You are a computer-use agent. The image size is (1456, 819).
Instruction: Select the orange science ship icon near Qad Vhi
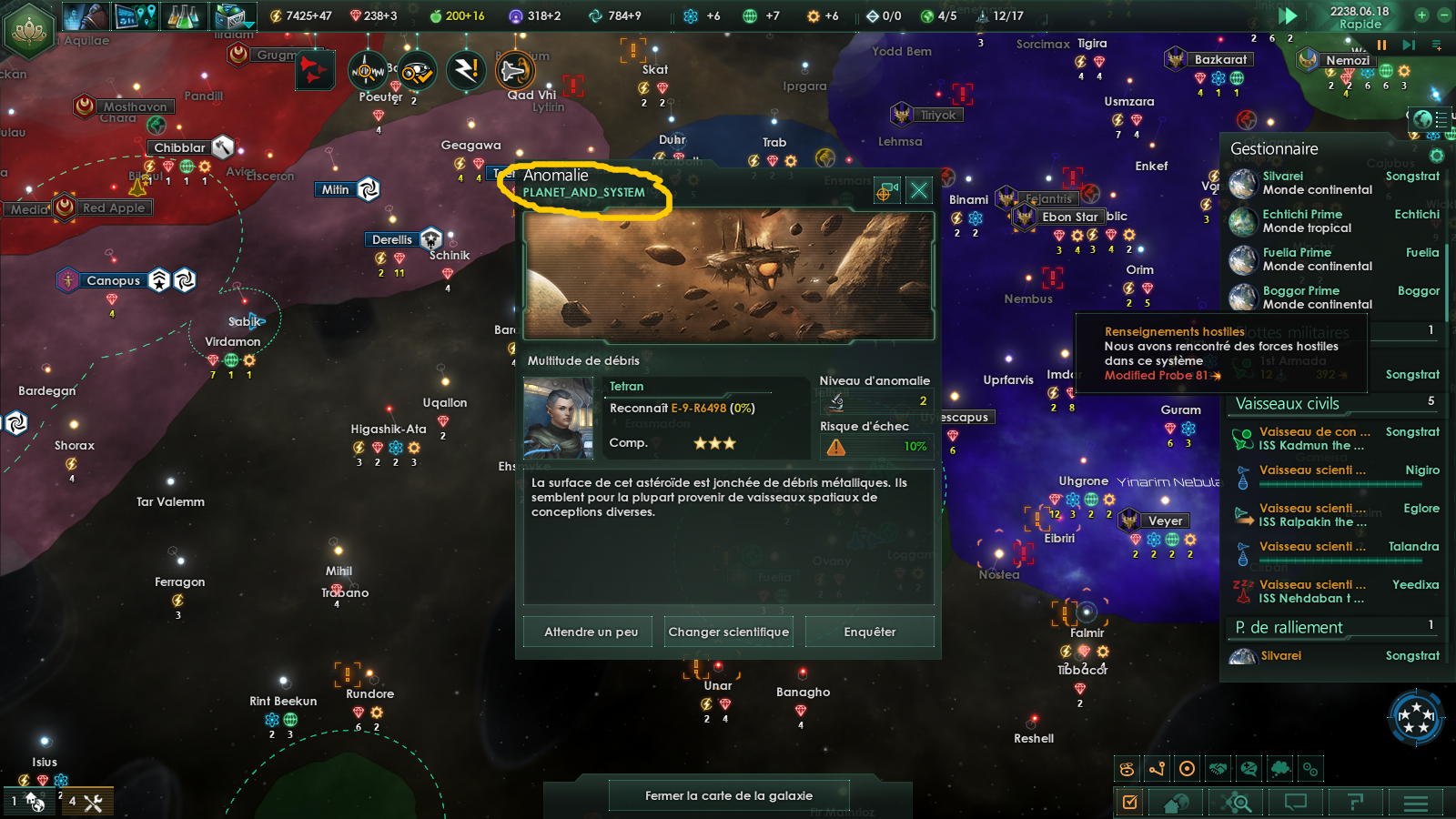coord(513,70)
